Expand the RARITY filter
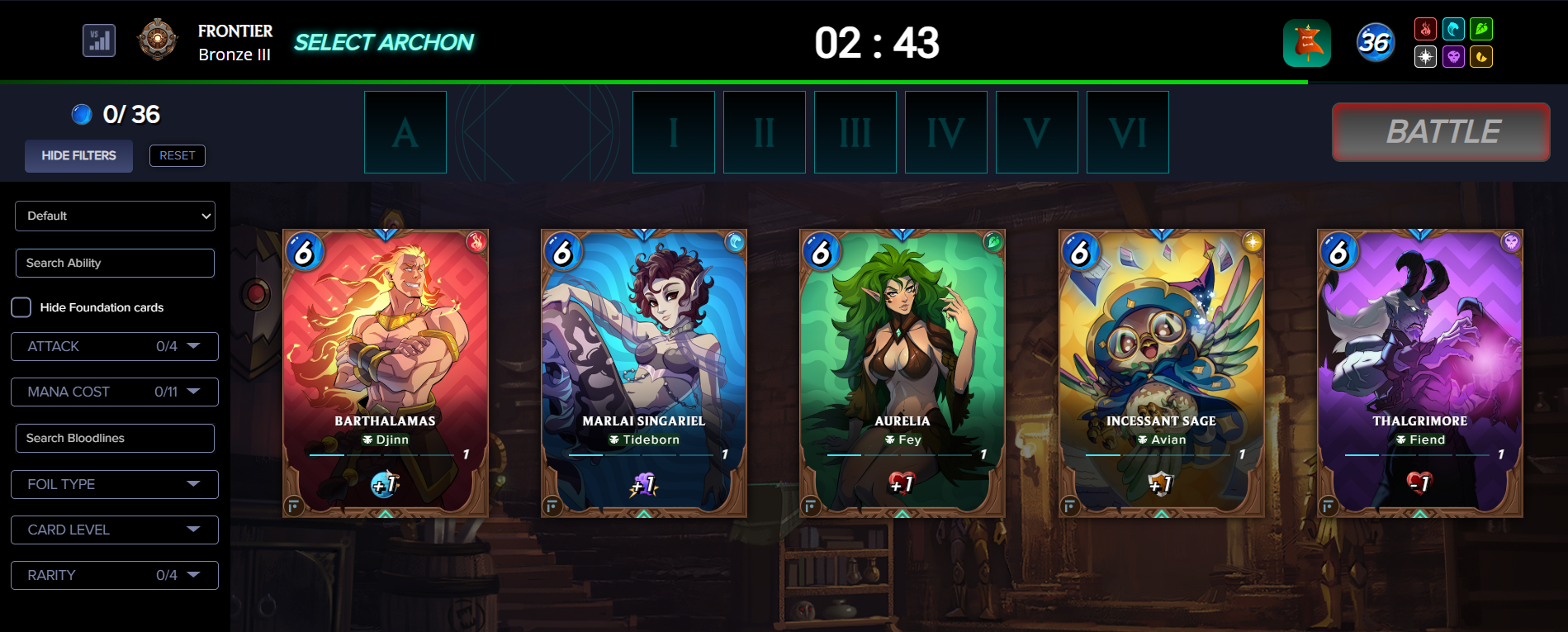This screenshot has width=1568, height=632. (115, 575)
